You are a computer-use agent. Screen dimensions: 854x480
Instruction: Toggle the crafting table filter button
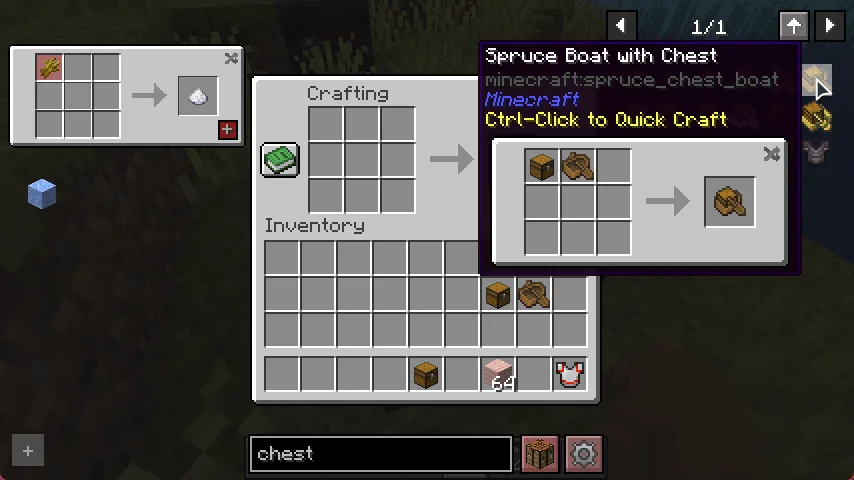[540, 454]
